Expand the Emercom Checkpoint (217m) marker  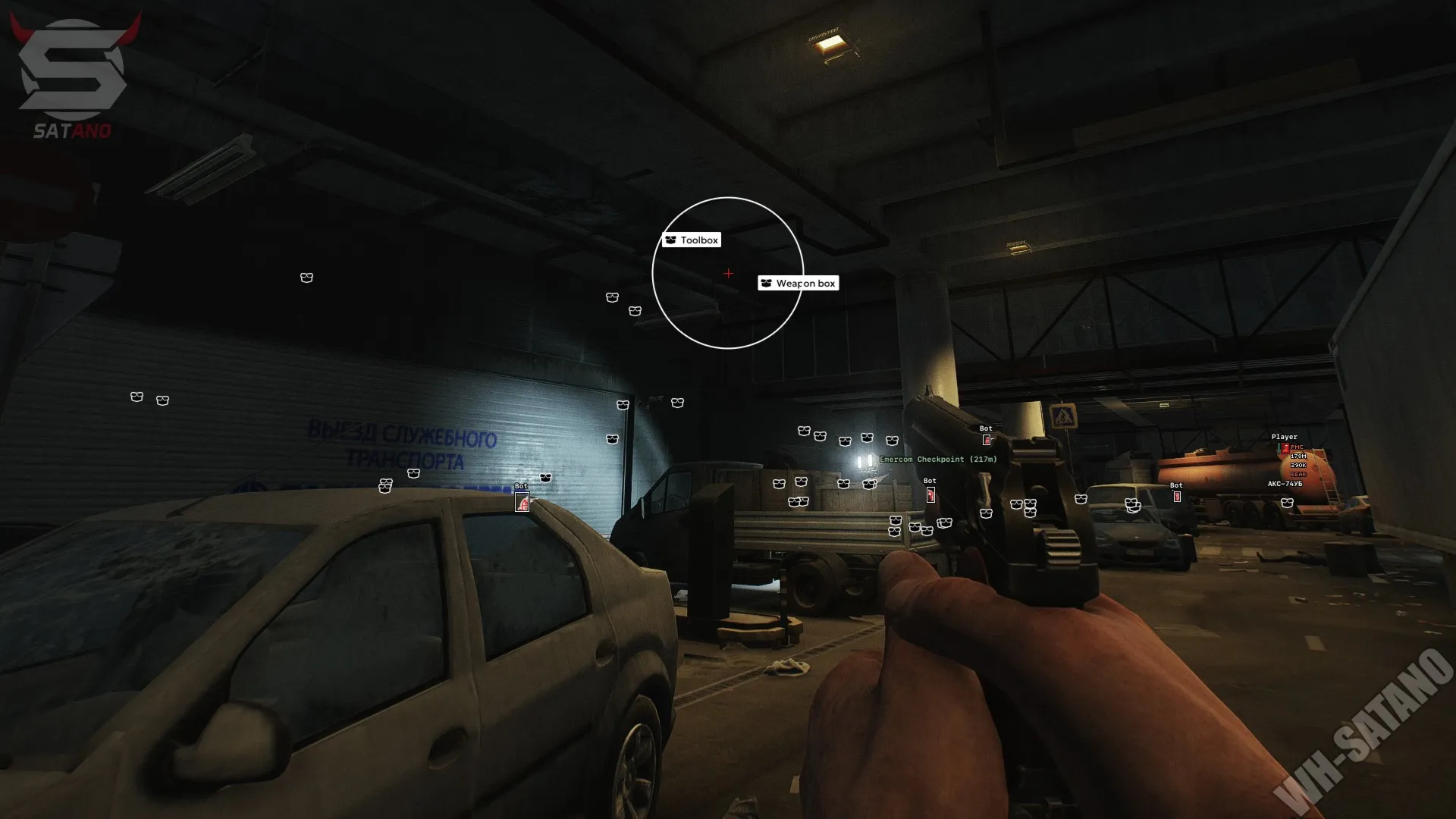[938, 460]
